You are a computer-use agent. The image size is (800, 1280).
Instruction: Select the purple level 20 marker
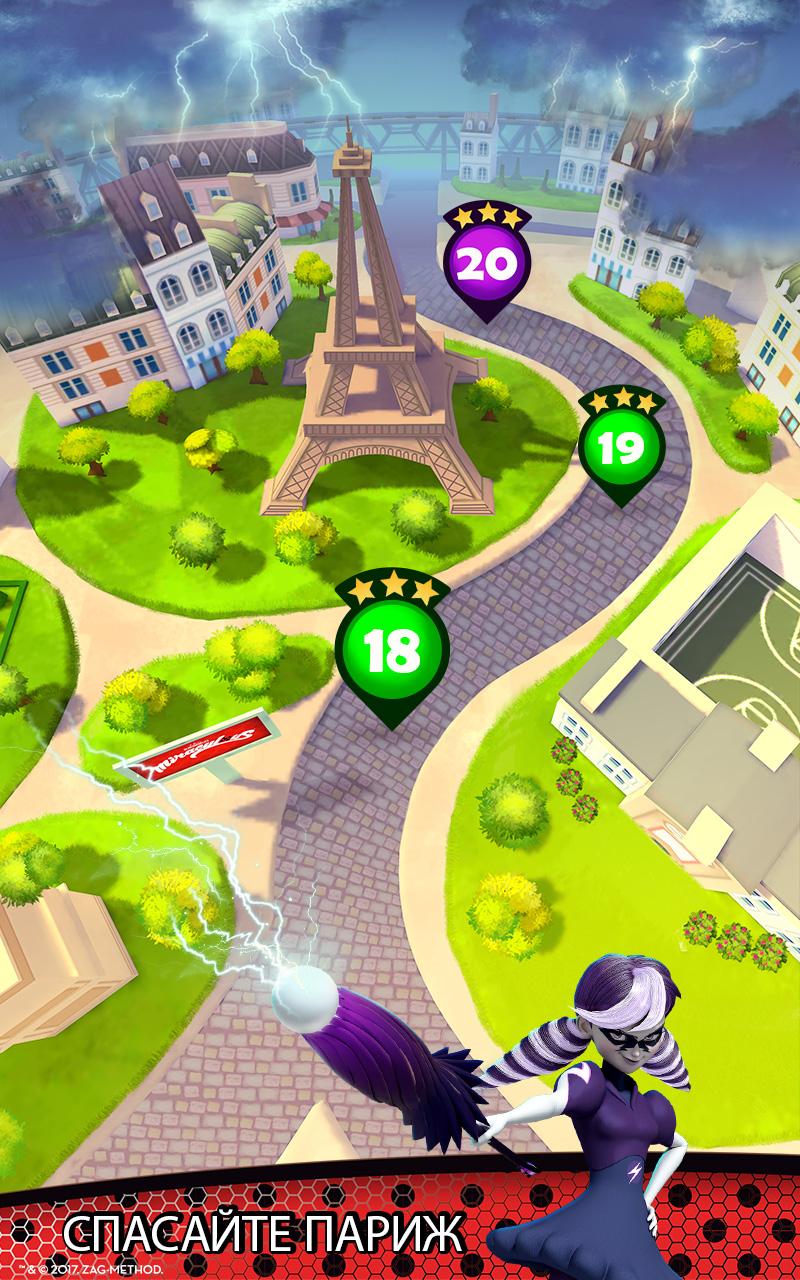pos(485,264)
